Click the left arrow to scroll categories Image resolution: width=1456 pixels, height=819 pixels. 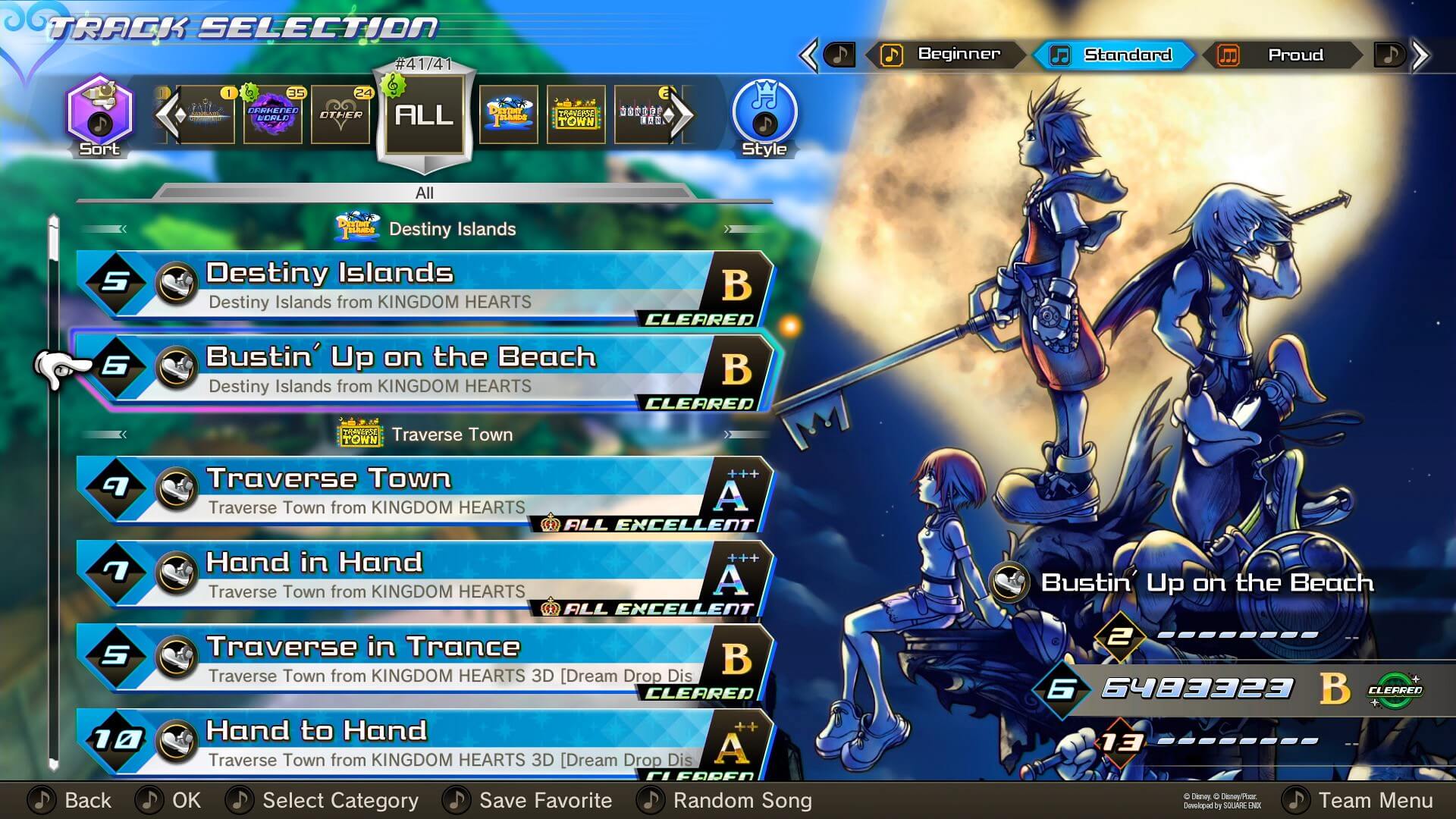pos(171,114)
